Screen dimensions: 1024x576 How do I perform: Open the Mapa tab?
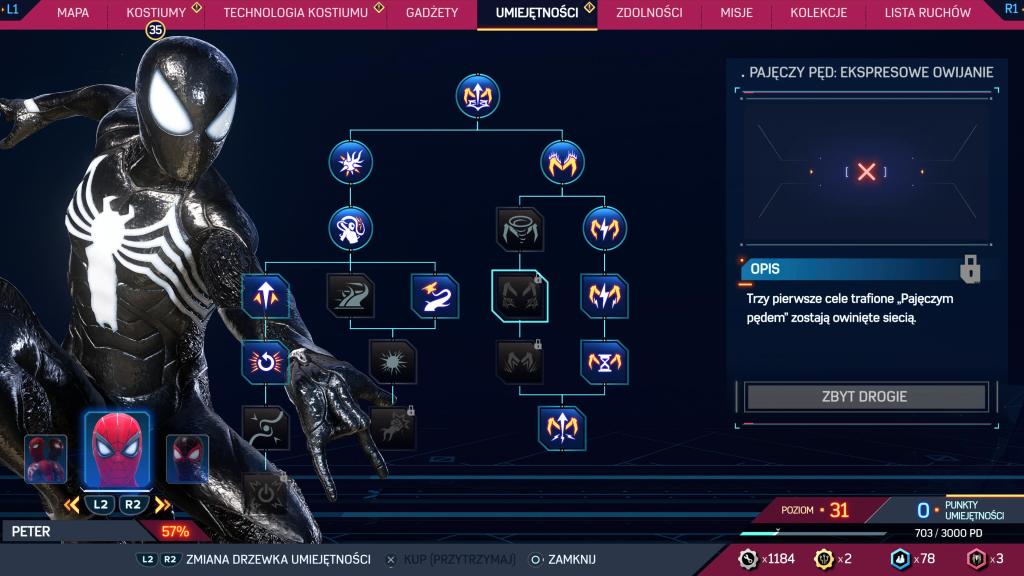click(73, 13)
